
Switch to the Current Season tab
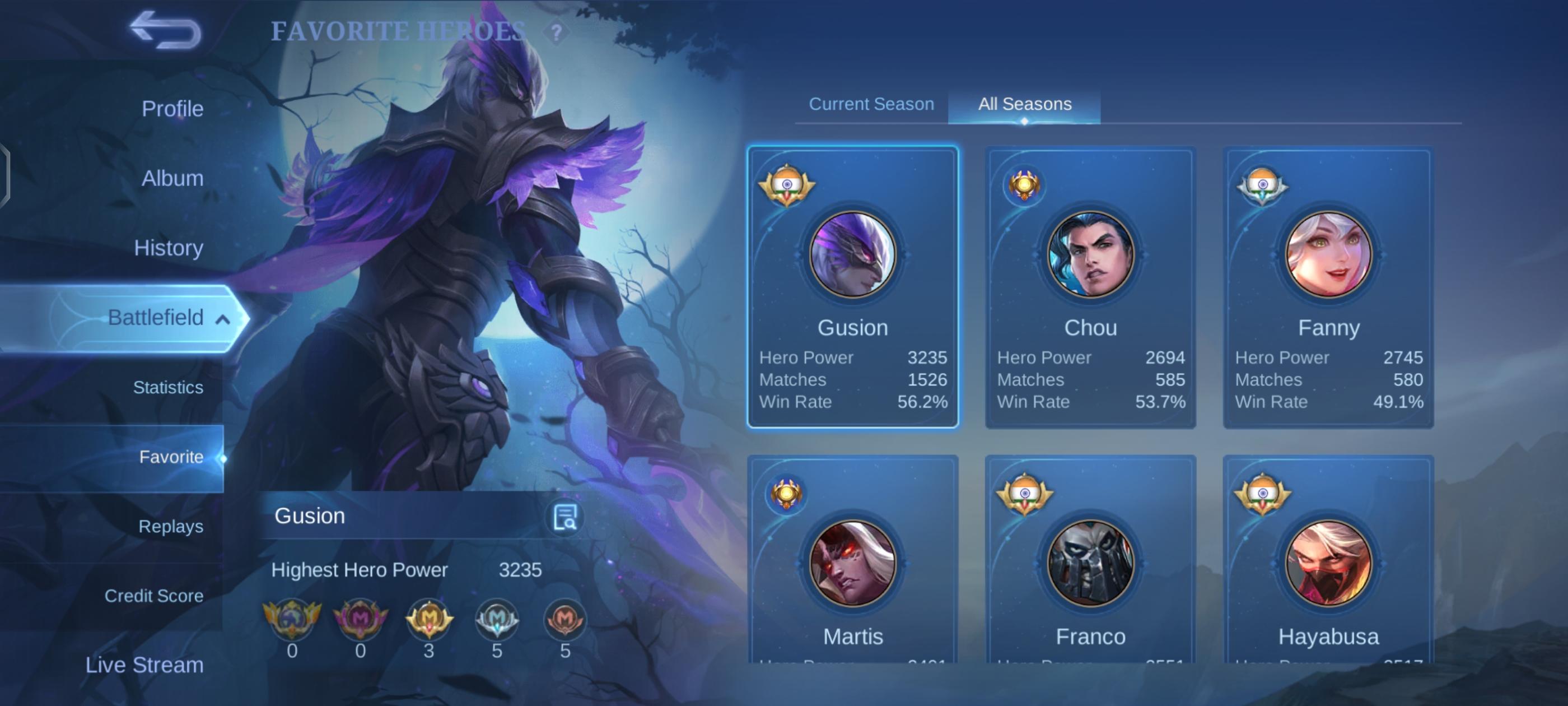point(871,104)
